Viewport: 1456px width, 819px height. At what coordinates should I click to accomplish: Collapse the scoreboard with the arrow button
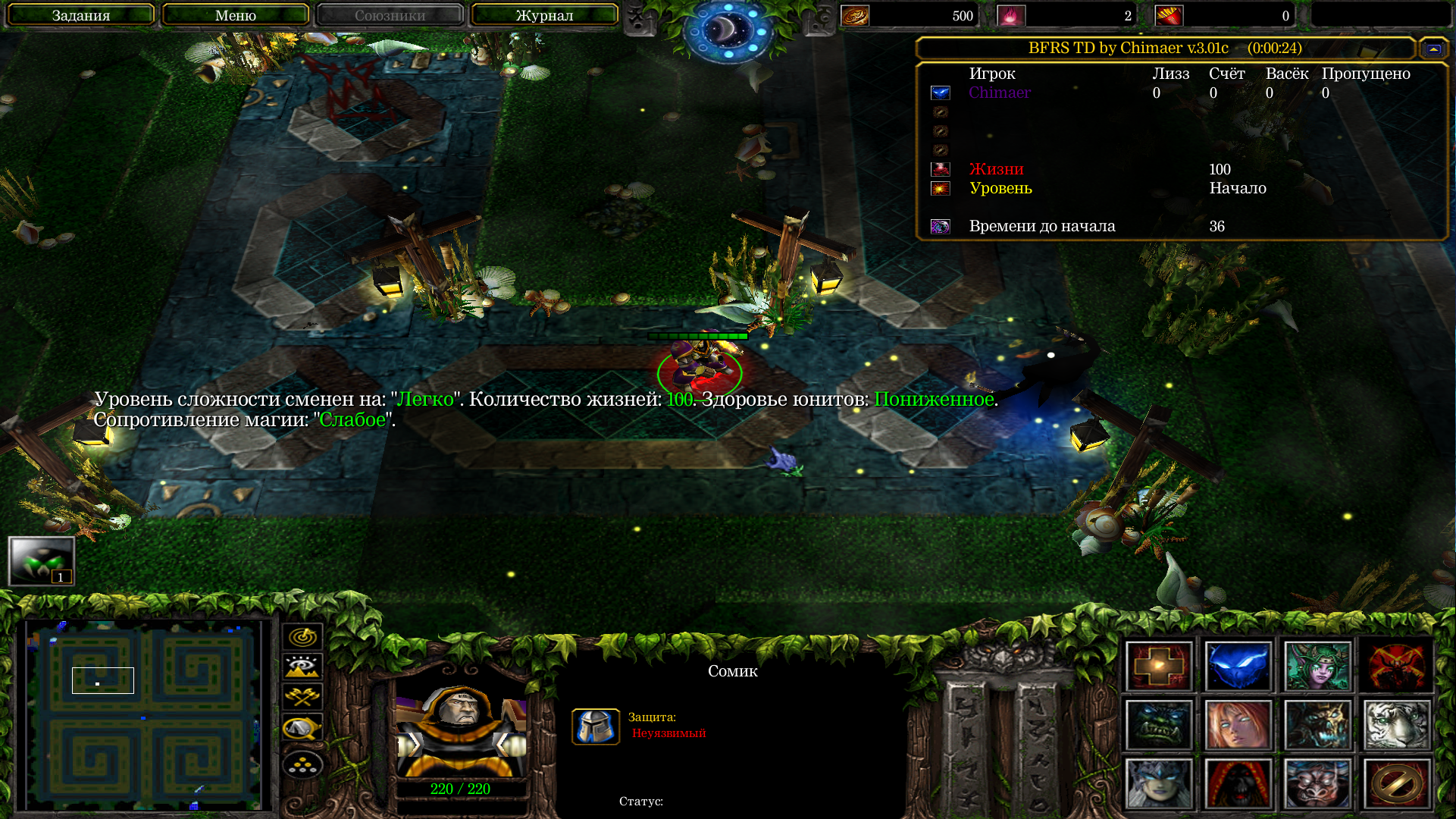(1433, 49)
